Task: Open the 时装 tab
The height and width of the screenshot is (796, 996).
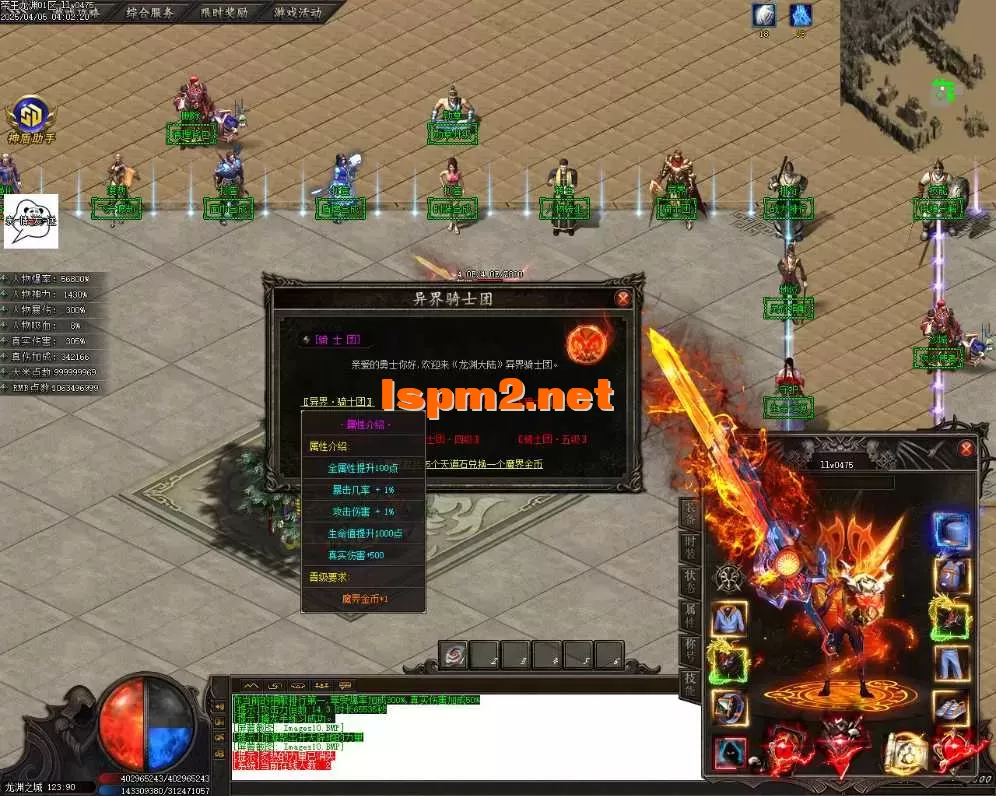Action: click(x=690, y=547)
